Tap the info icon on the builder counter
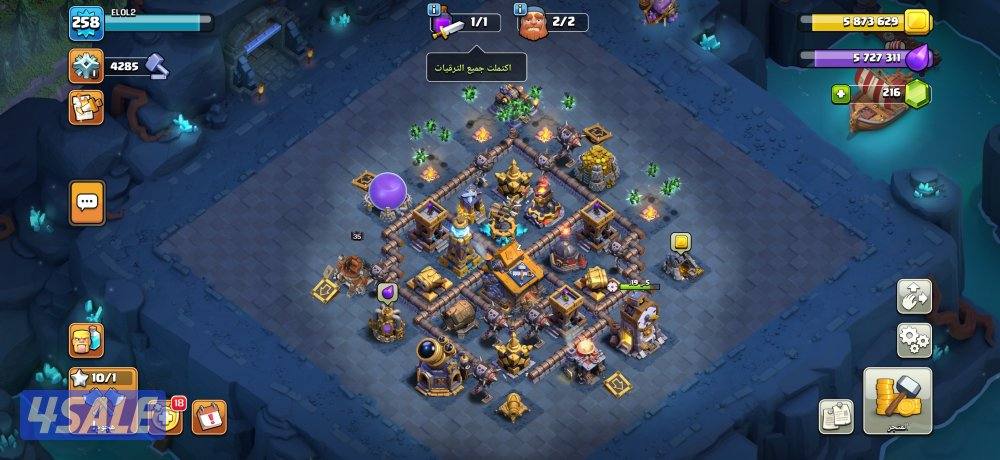Screen dimensions: 1000x460 [x=522, y=10]
